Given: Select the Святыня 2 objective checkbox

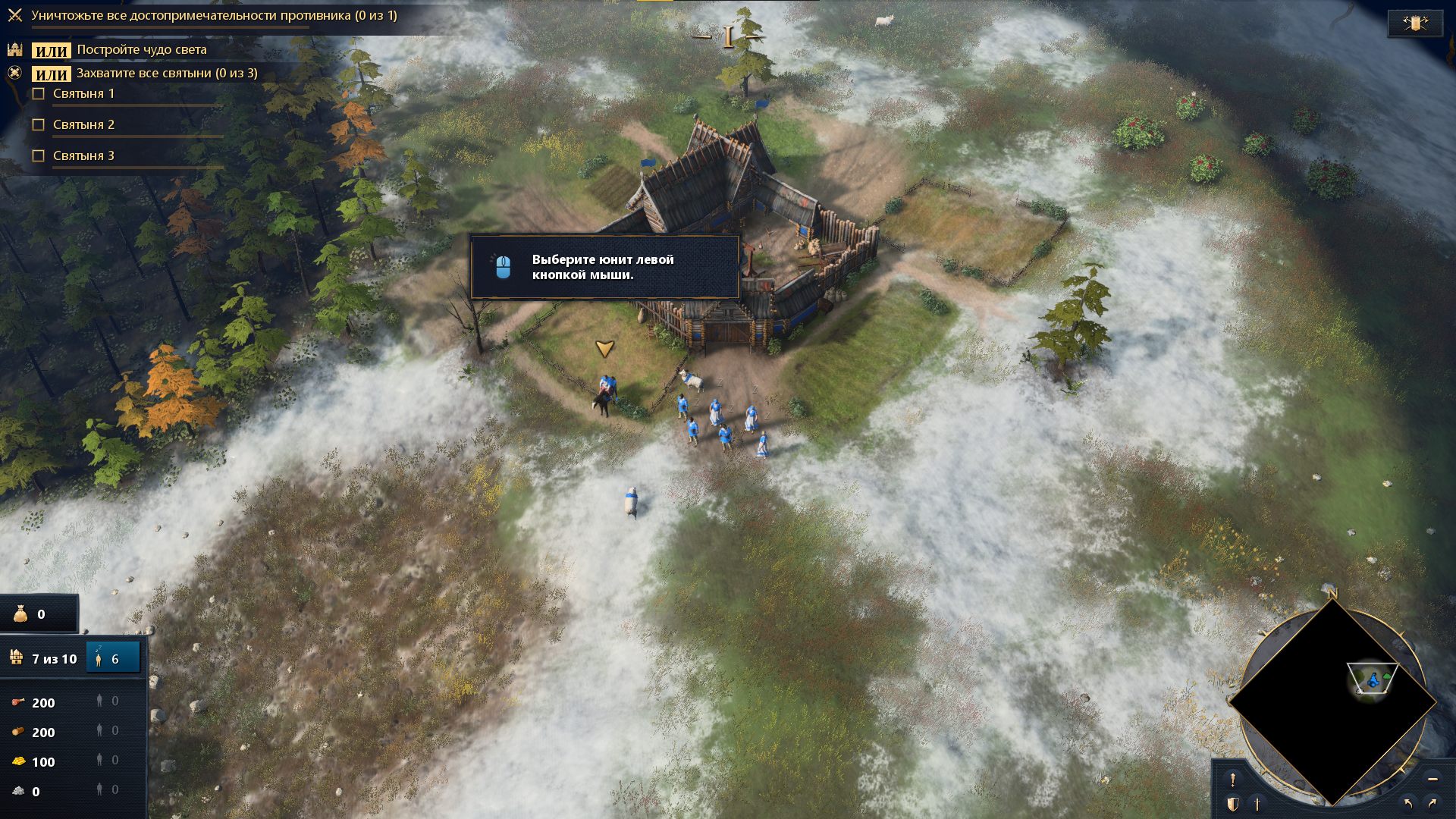Looking at the screenshot, I should (x=39, y=125).
